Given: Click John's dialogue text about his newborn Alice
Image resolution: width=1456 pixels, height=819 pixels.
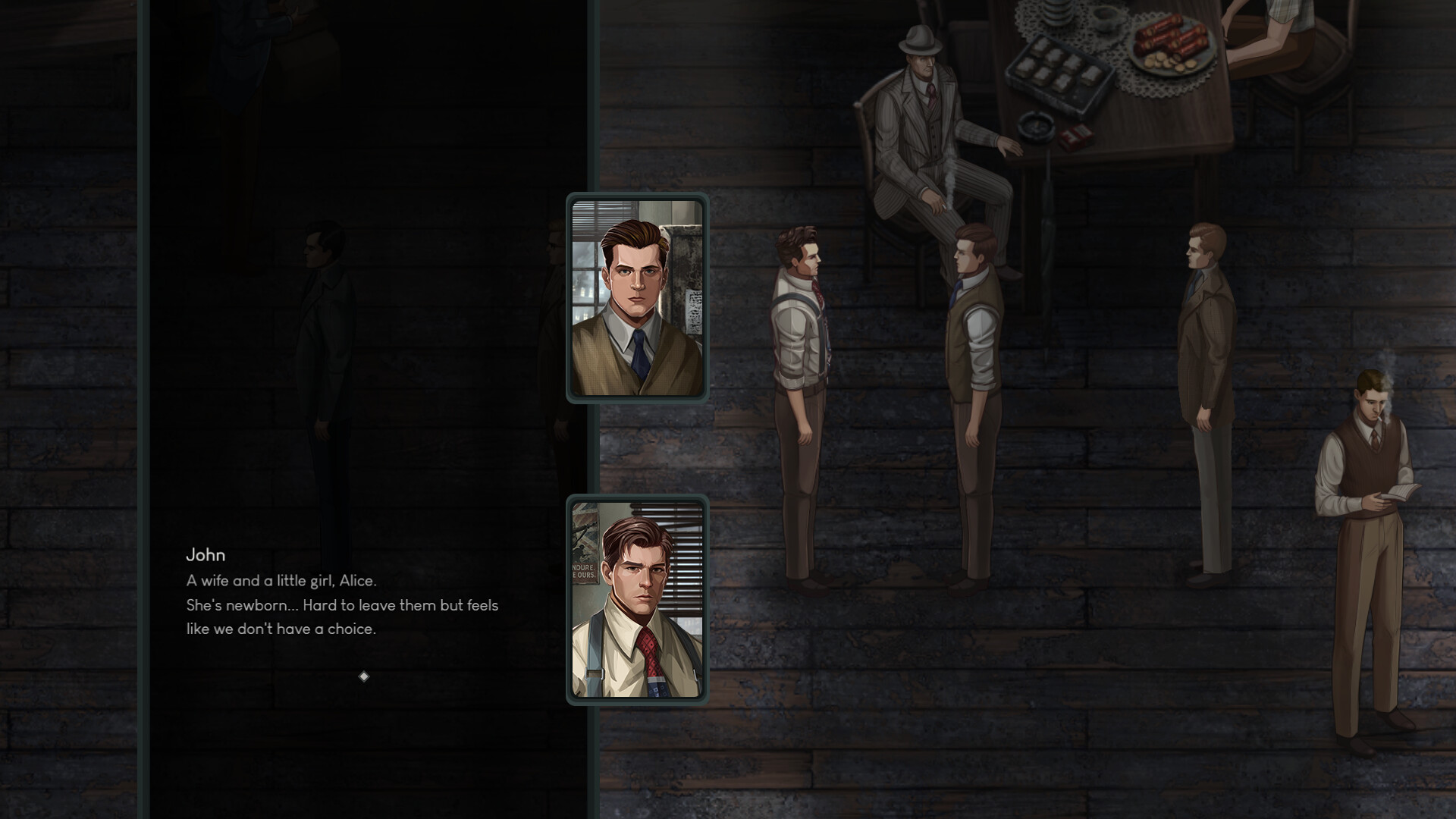Looking at the screenshot, I should coord(341,606).
